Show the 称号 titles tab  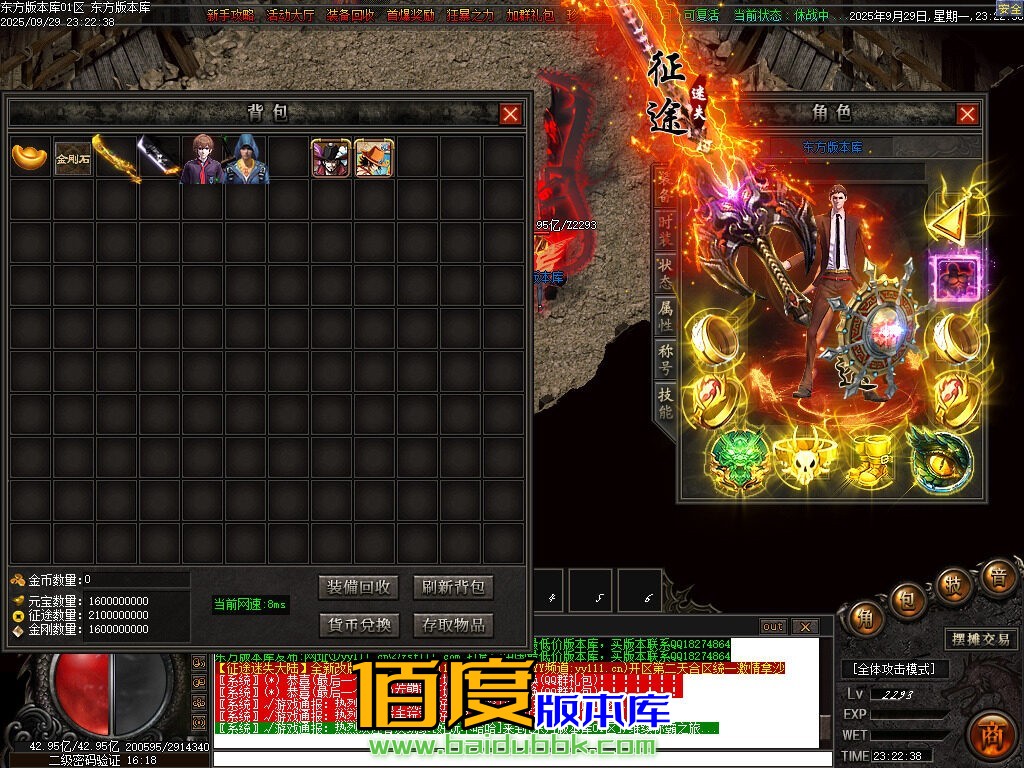click(666, 361)
